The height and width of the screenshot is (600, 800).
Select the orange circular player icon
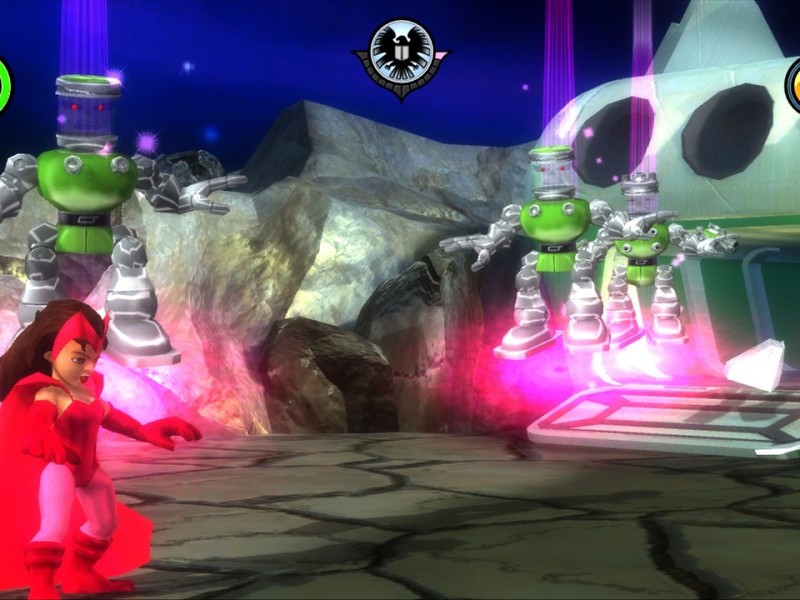pyautogui.click(x=794, y=86)
